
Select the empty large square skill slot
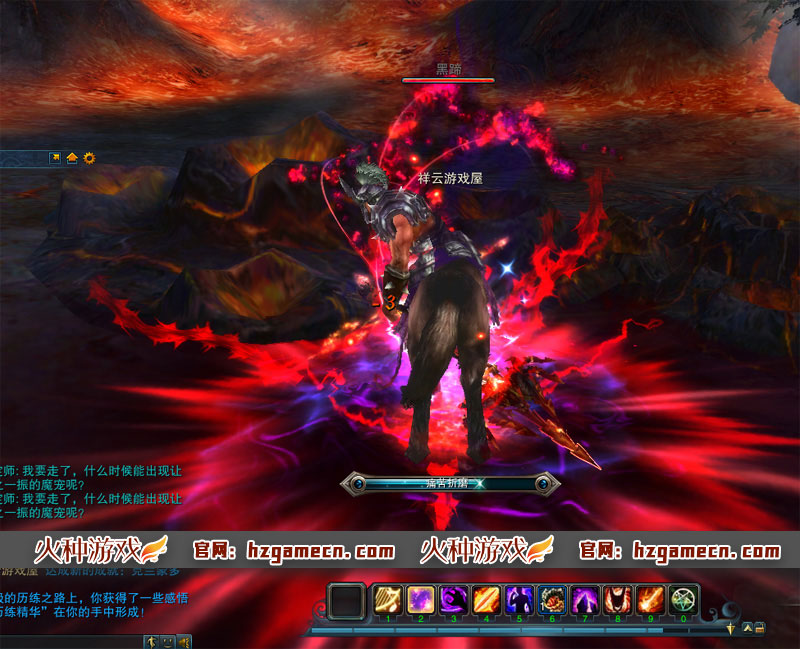347,601
